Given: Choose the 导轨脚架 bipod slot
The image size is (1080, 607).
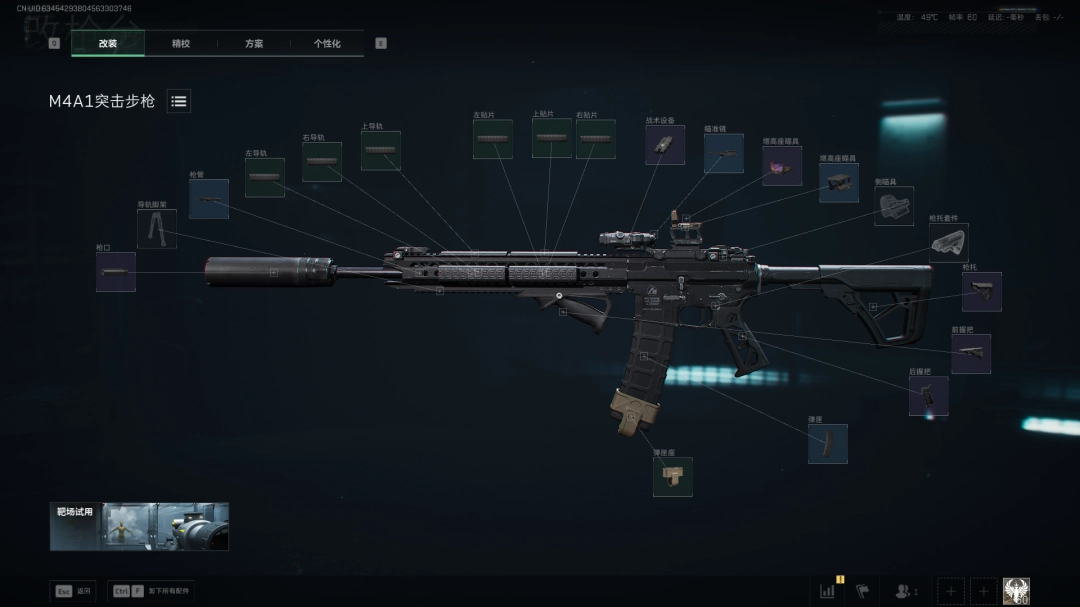Looking at the screenshot, I should 157,229.
